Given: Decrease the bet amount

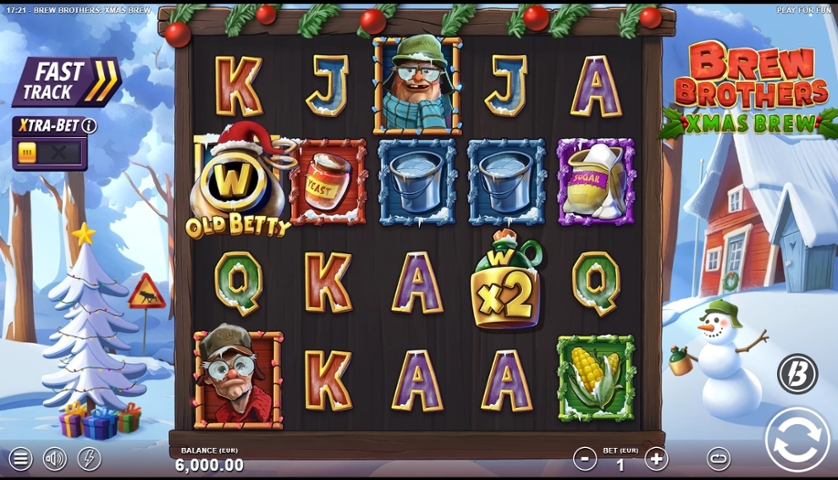Looking at the screenshot, I should 585,459.
